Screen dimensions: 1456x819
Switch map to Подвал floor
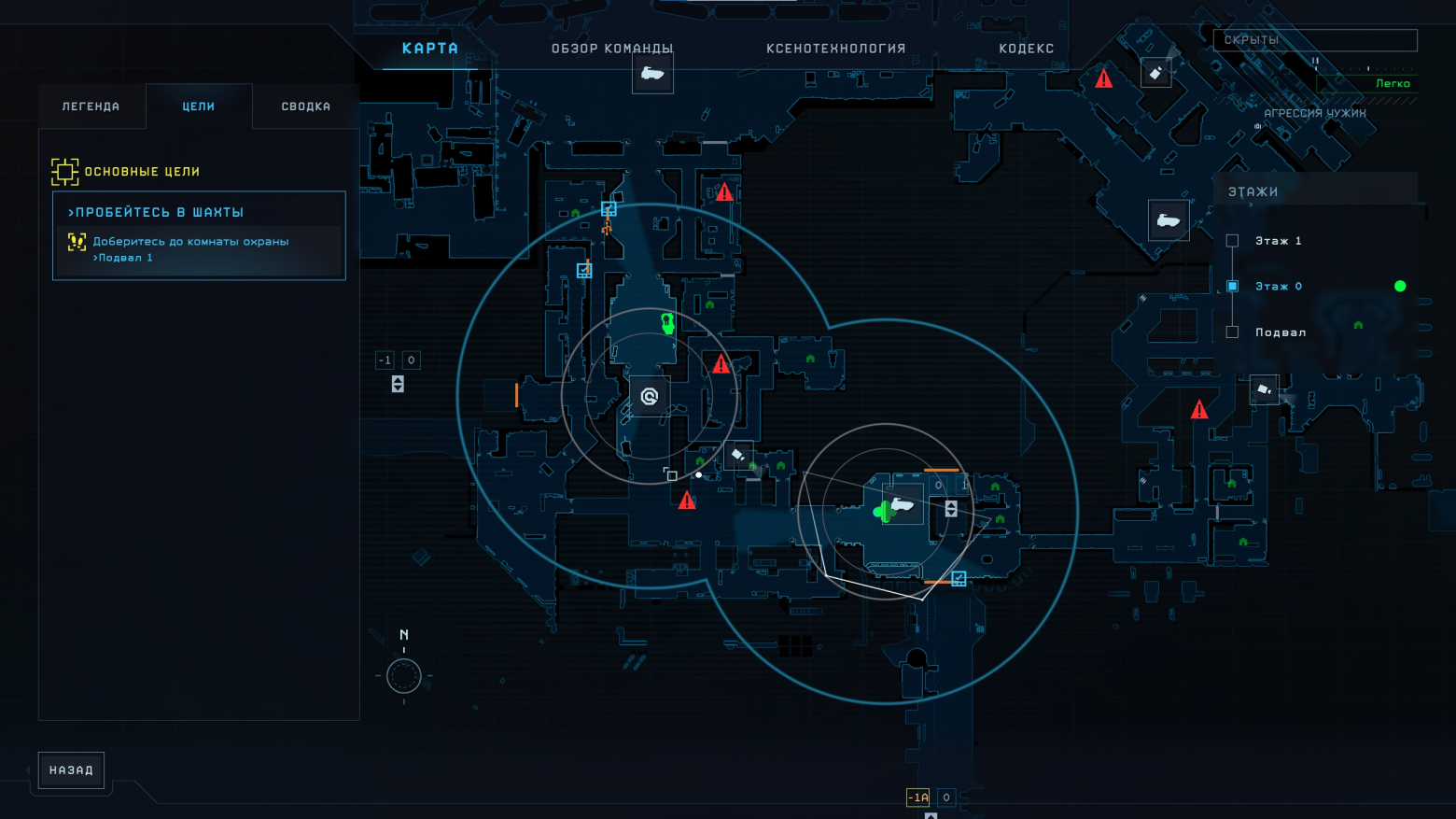1232,332
